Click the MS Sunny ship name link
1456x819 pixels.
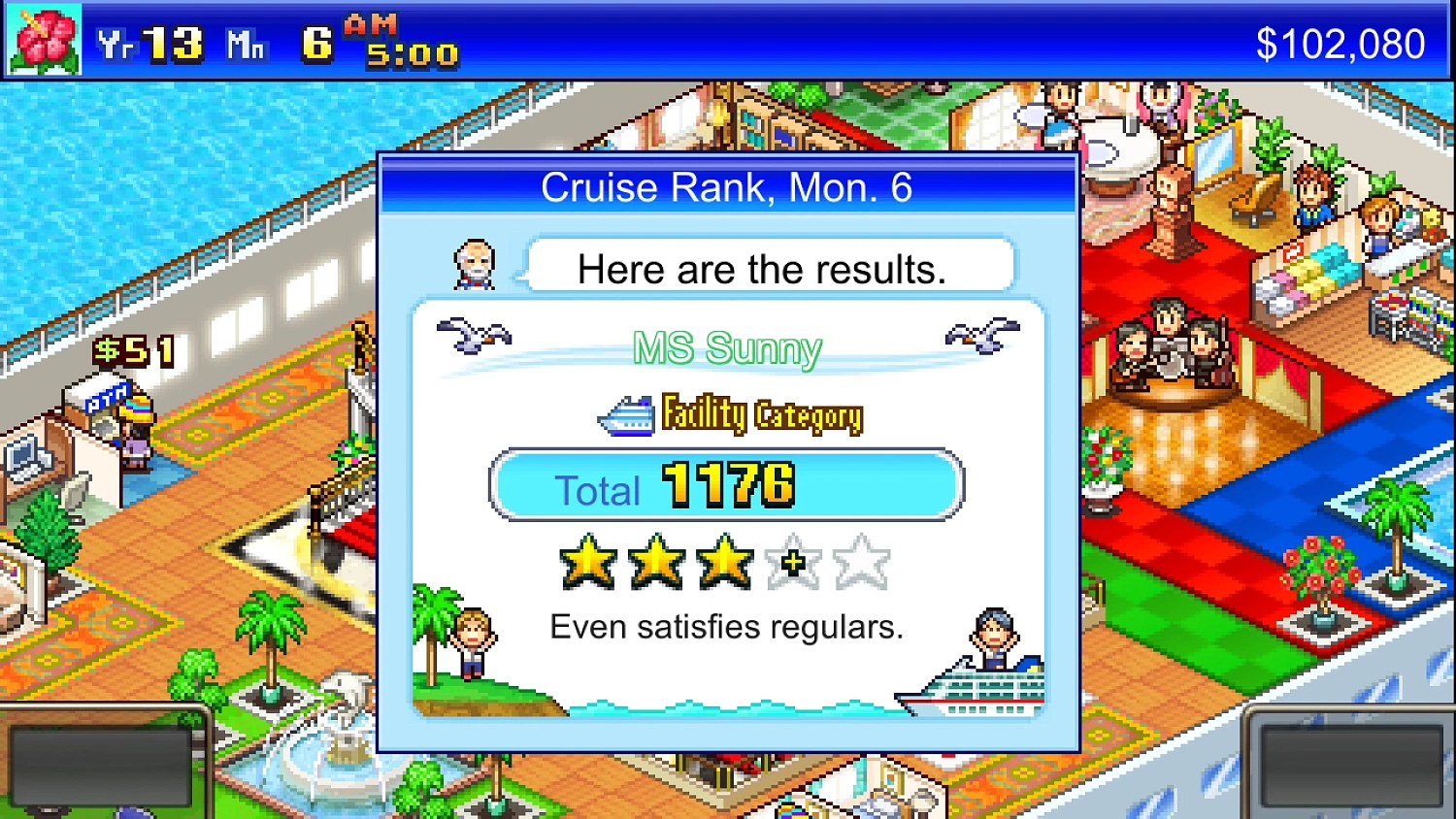pyautogui.click(x=726, y=348)
